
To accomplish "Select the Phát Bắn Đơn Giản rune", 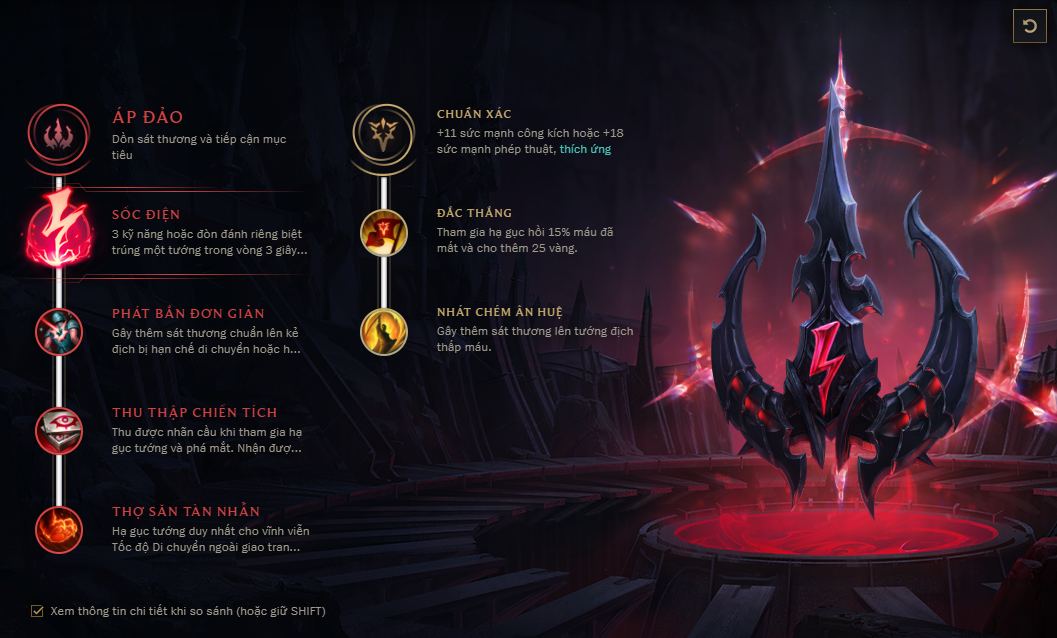I will 59,331.
